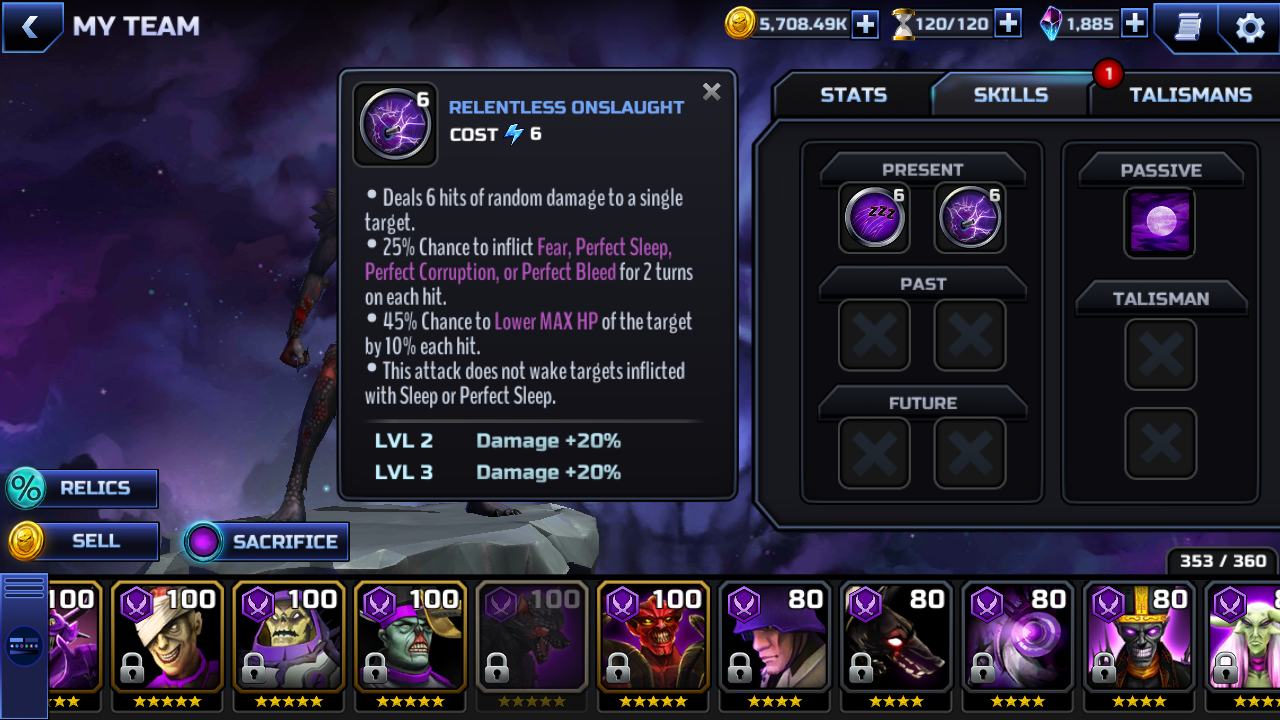Image resolution: width=1280 pixels, height=720 pixels.
Task: Select the sleep skill icon under Present
Action: coord(875,218)
